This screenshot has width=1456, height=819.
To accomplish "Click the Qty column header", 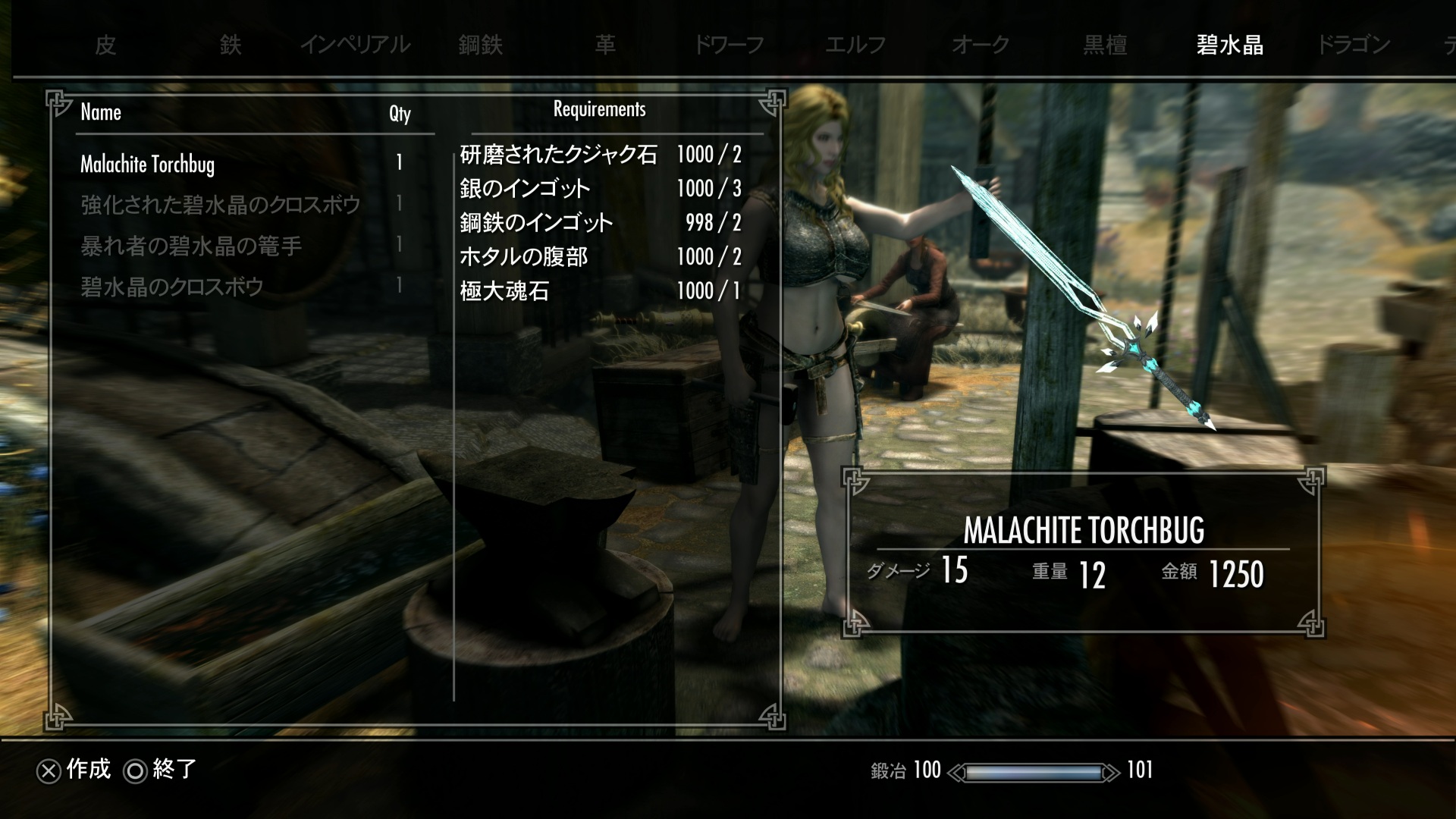I will (400, 114).
